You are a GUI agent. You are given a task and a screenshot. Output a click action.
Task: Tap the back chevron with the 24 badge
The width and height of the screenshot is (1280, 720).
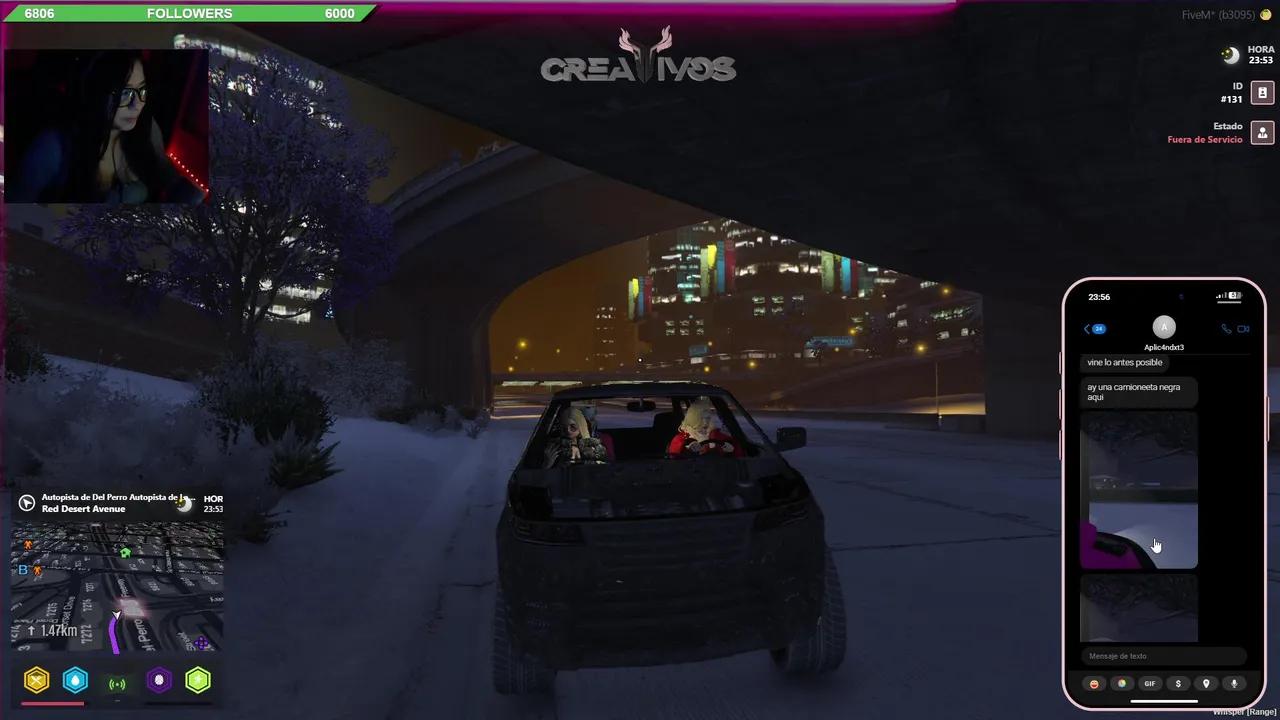click(1092, 328)
